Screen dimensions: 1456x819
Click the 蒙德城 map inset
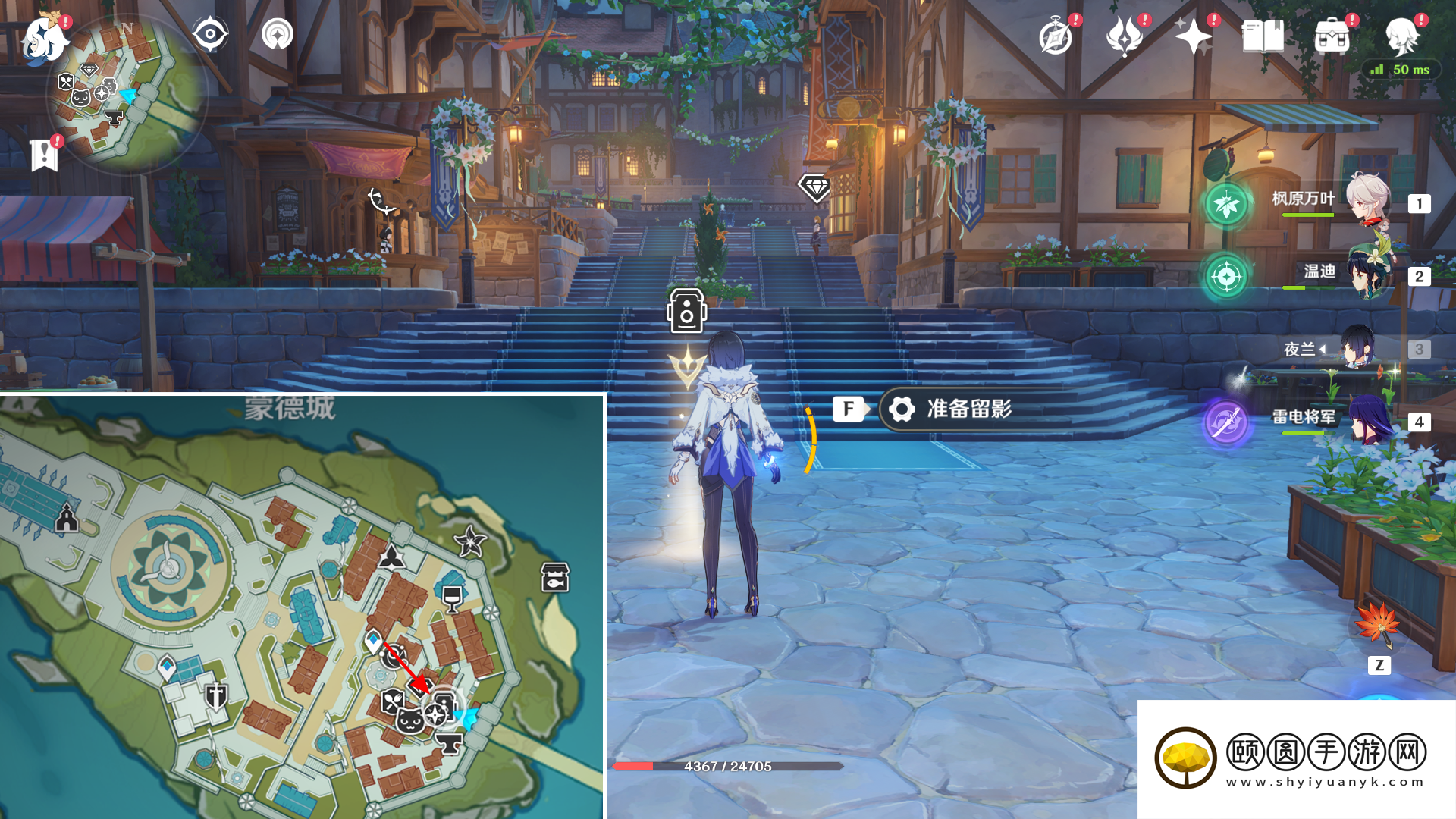coord(302,607)
